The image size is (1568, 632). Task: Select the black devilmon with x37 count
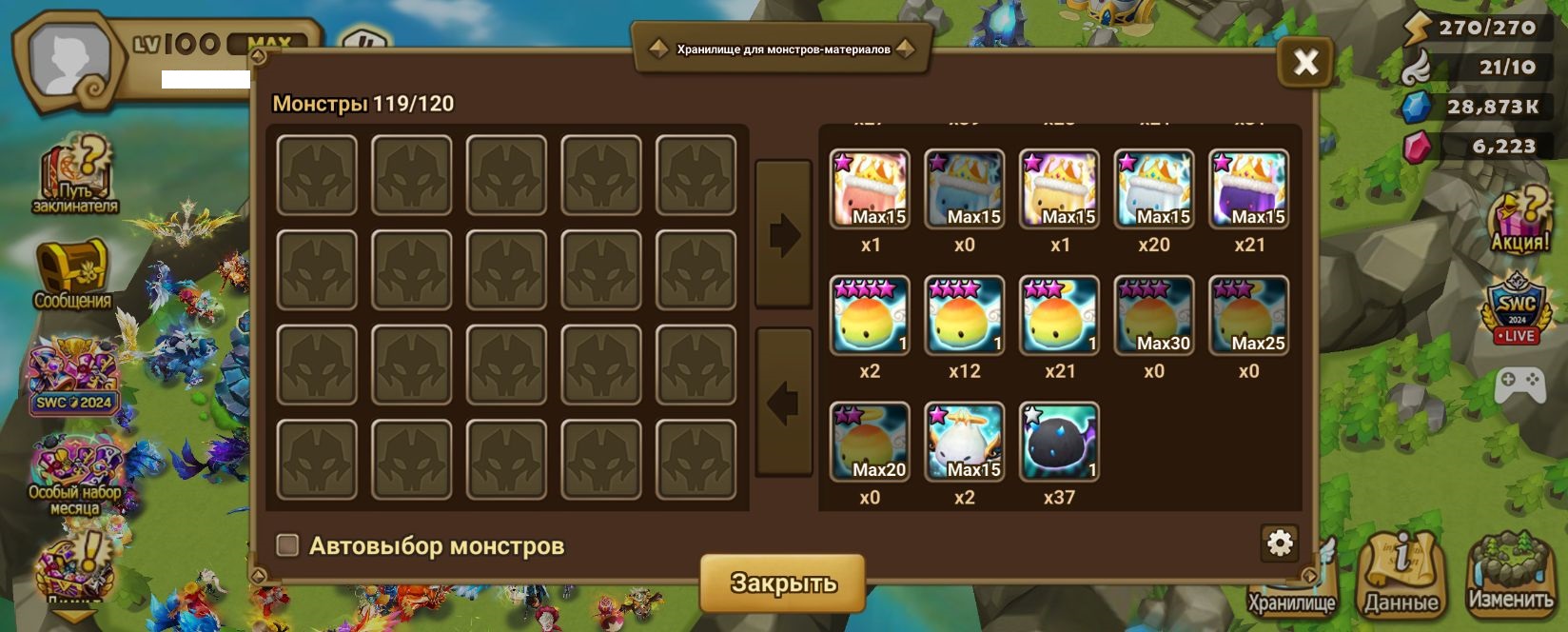(1059, 442)
